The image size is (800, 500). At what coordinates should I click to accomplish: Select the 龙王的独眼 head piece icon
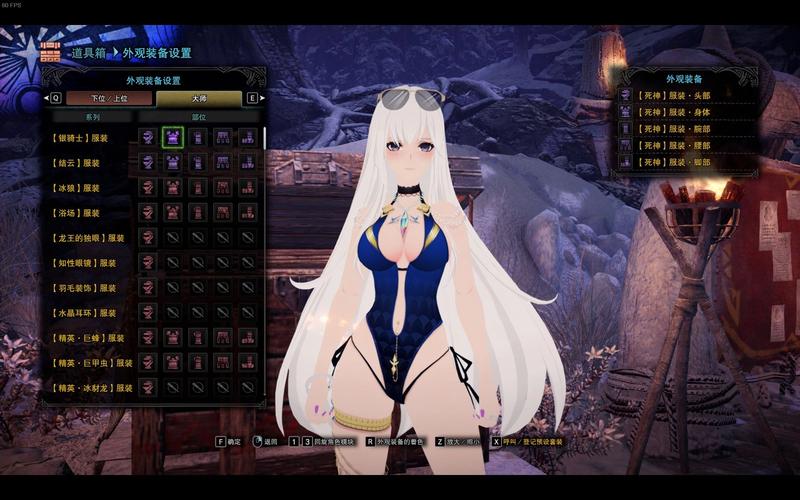tap(148, 237)
